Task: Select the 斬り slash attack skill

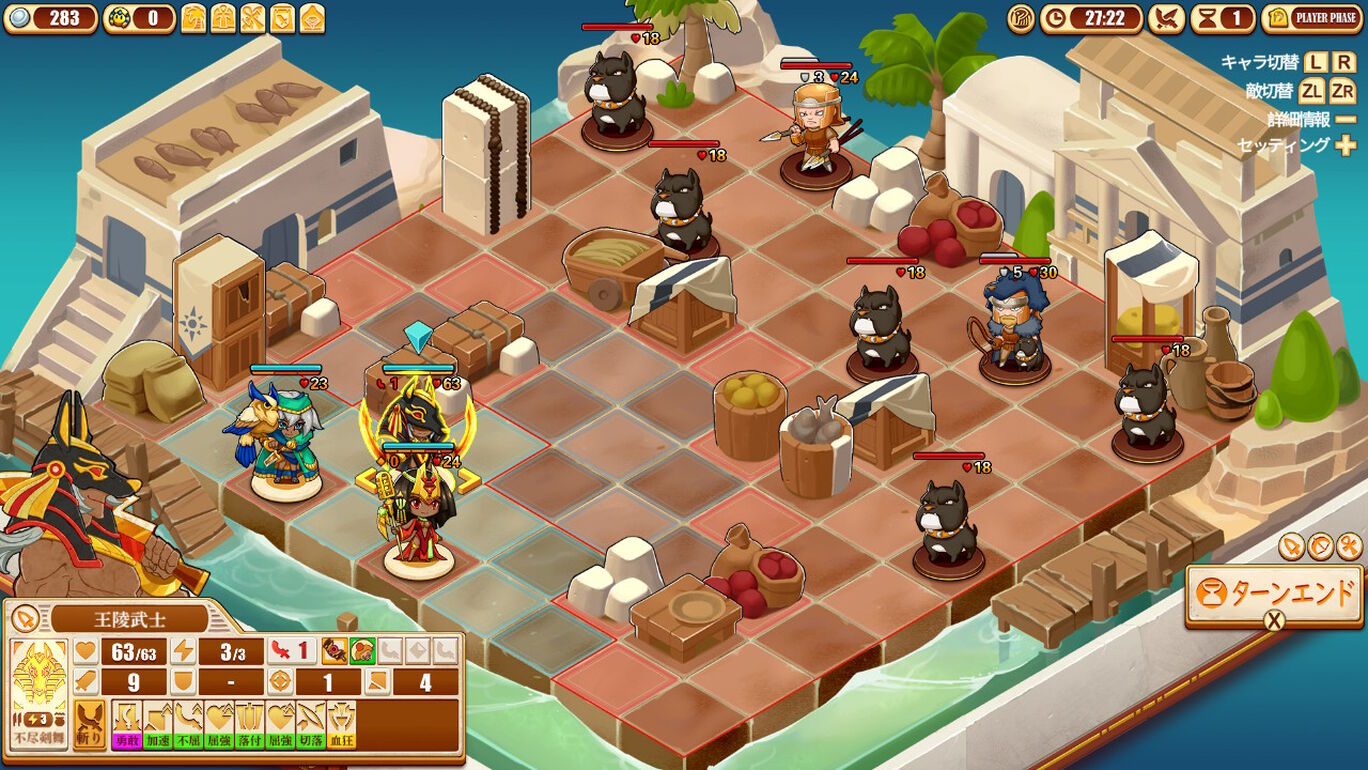Action: coord(90,724)
